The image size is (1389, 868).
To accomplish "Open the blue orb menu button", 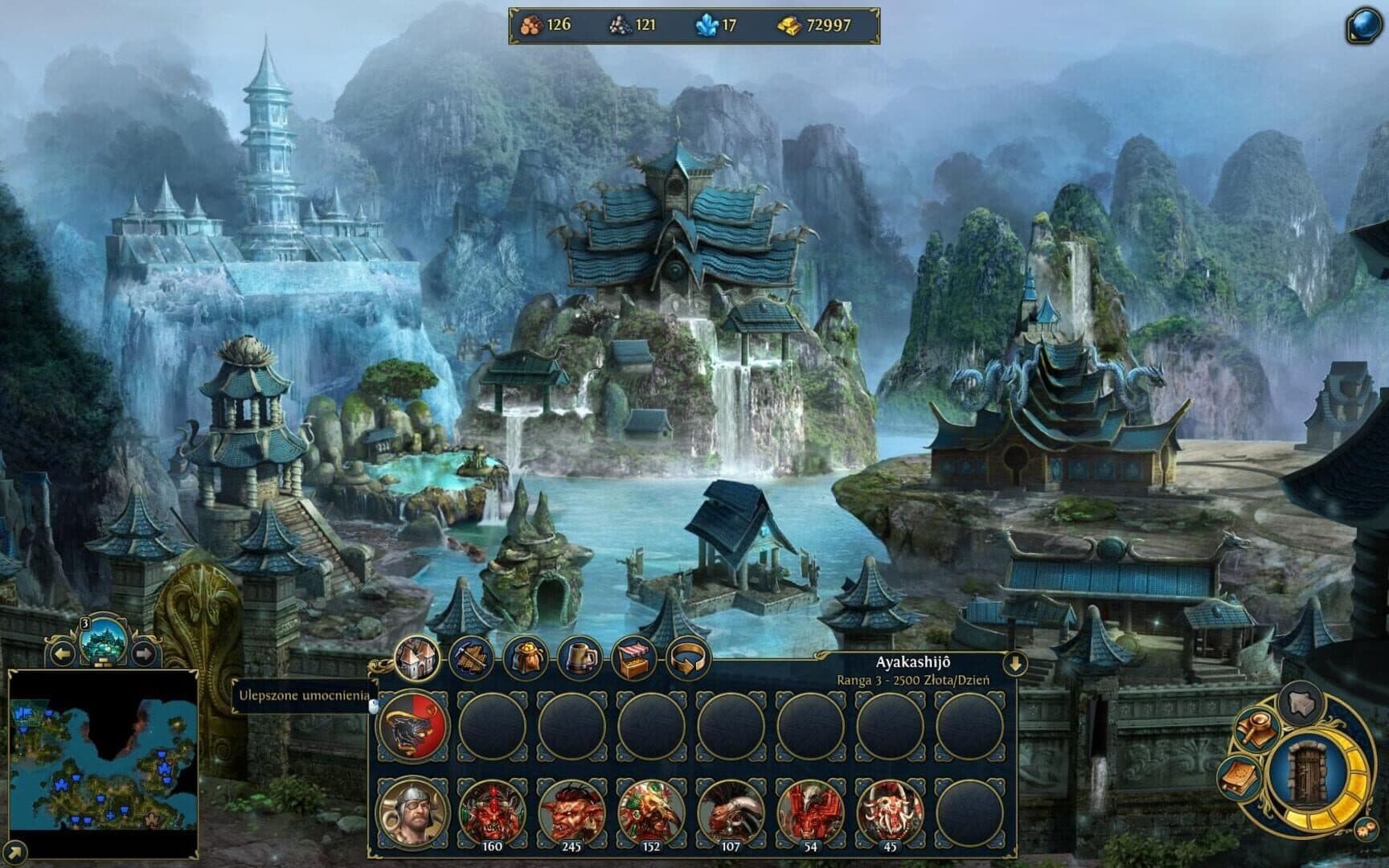I will [x=1363, y=27].
